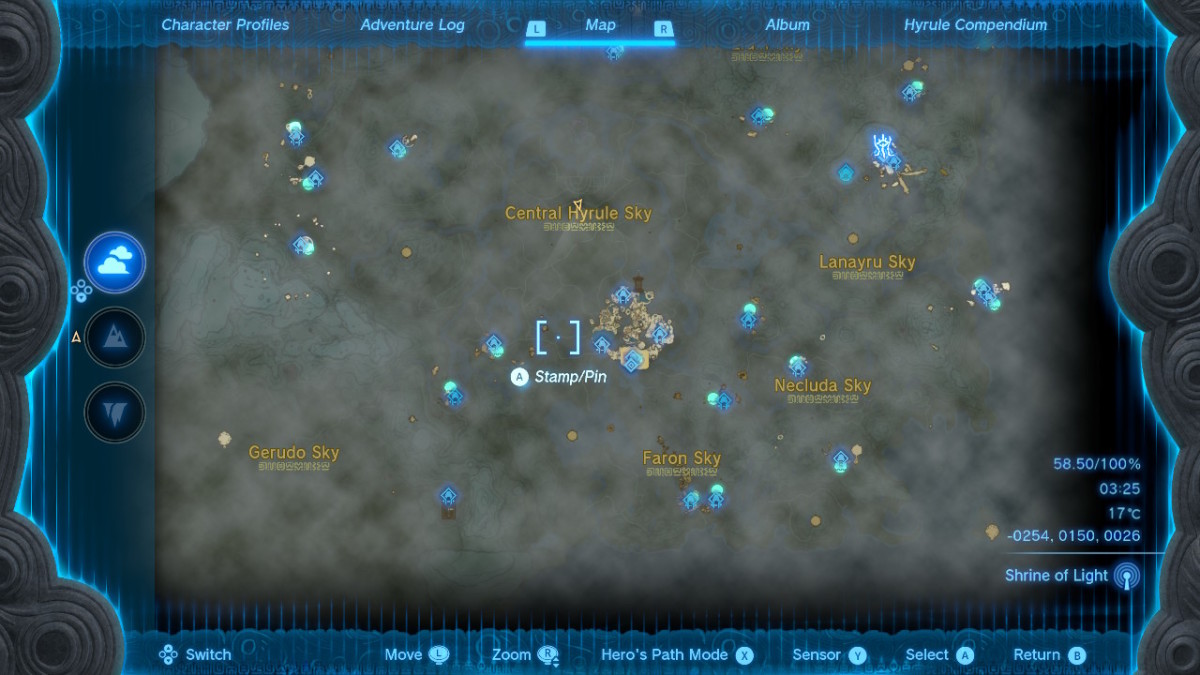Switch to the Depths layer icon
This screenshot has width=1200, height=675.
click(x=115, y=412)
